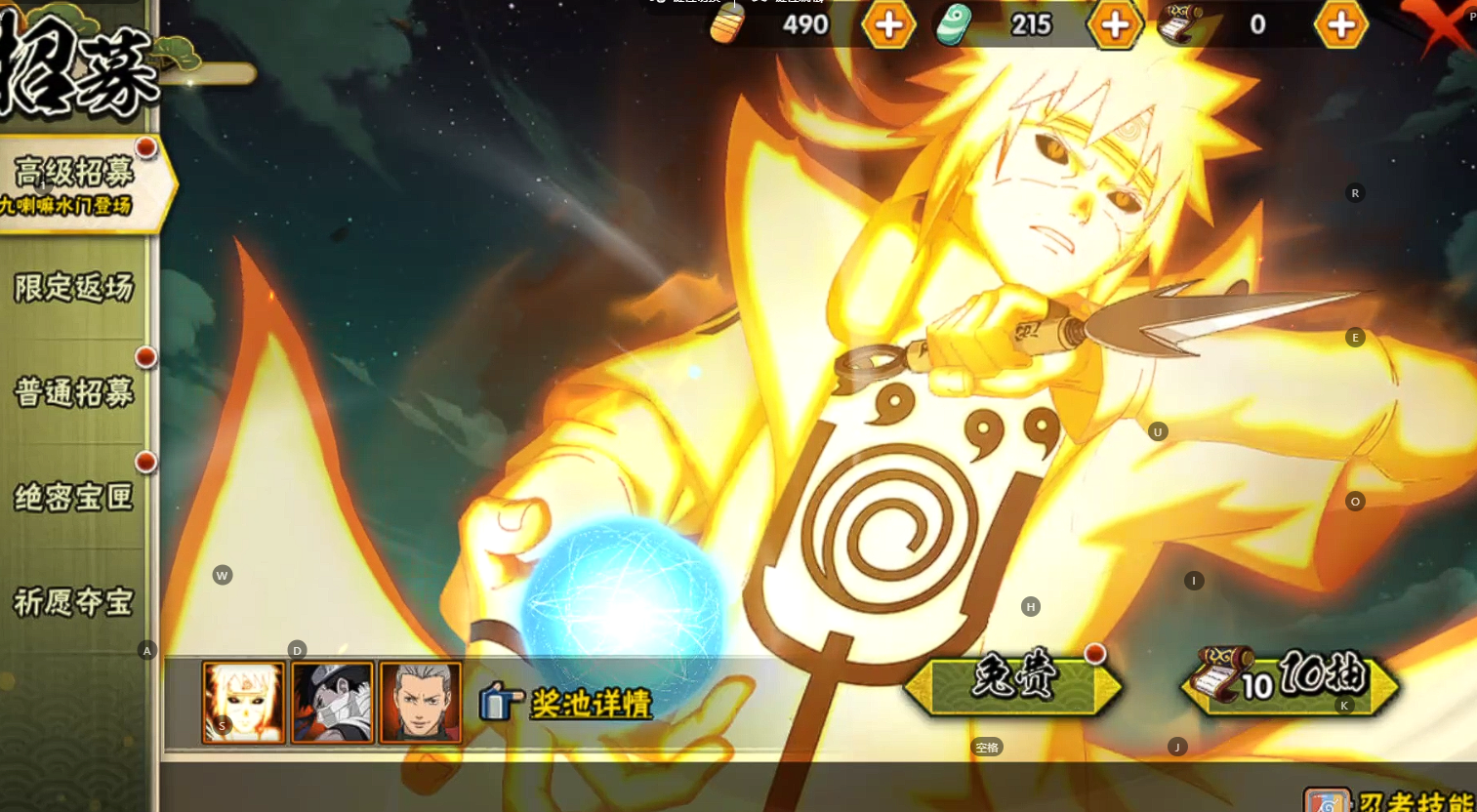1477x812 pixels.
Task: Choose the 祈愿夺宝 tab
Action: (74, 602)
